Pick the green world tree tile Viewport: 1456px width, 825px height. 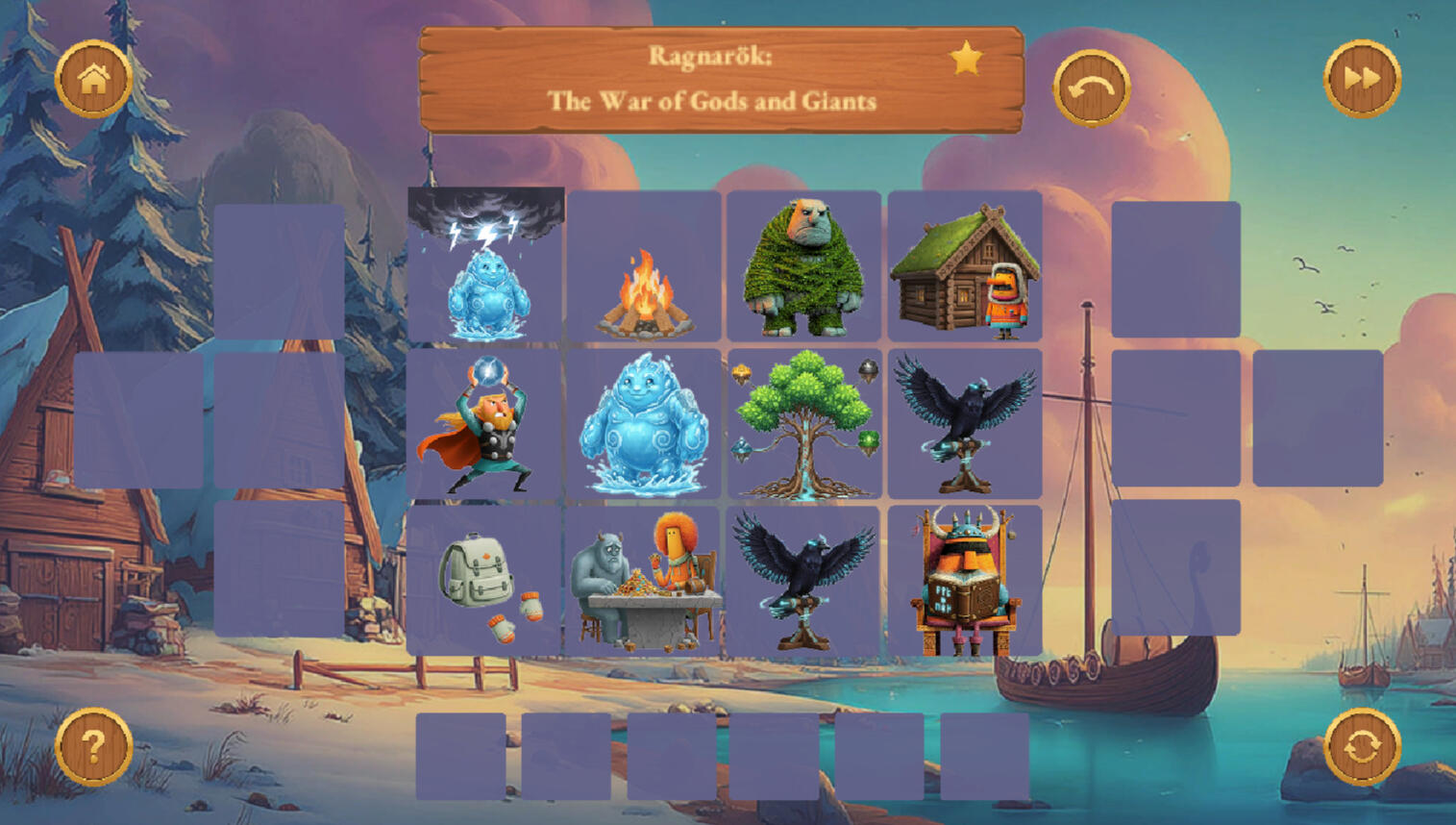point(803,424)
